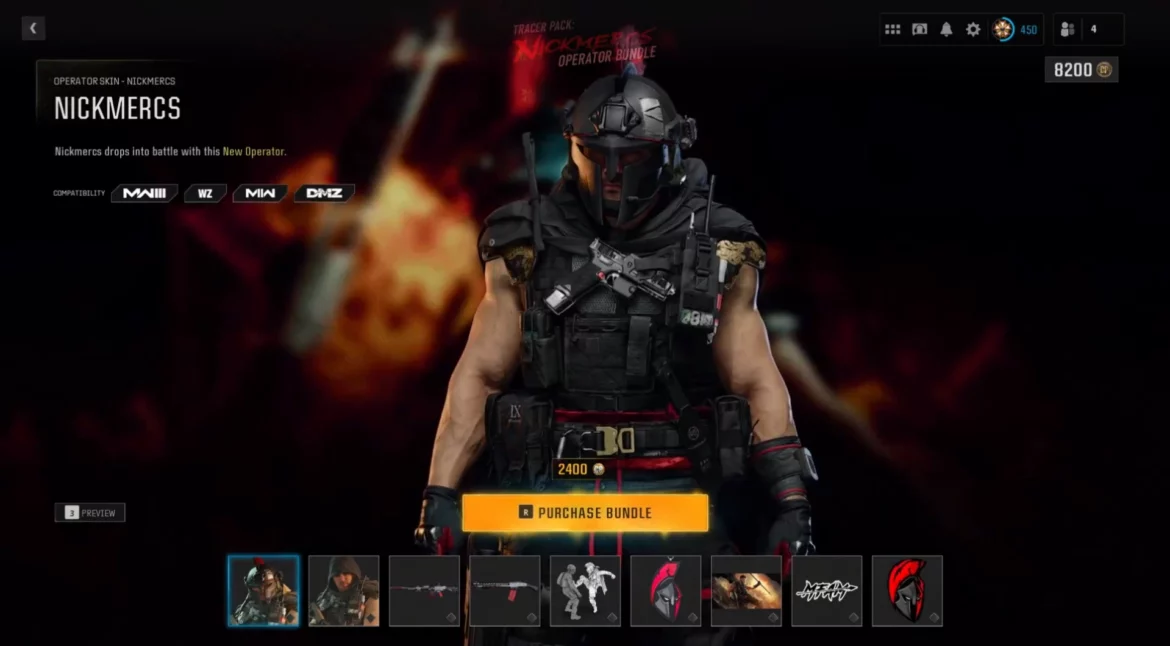Purchase the Nickmercs Operator Bundle
Screen dimensions: 1170x646
tap(585, 513)
